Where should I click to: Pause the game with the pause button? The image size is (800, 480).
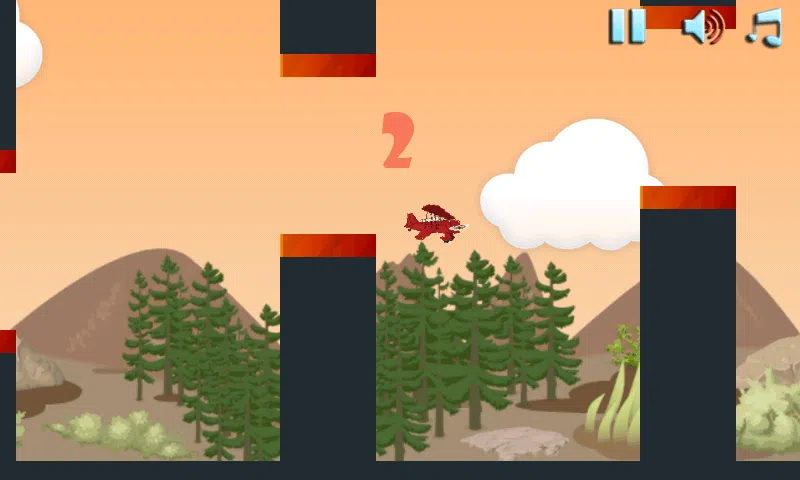tap(627, 26)
